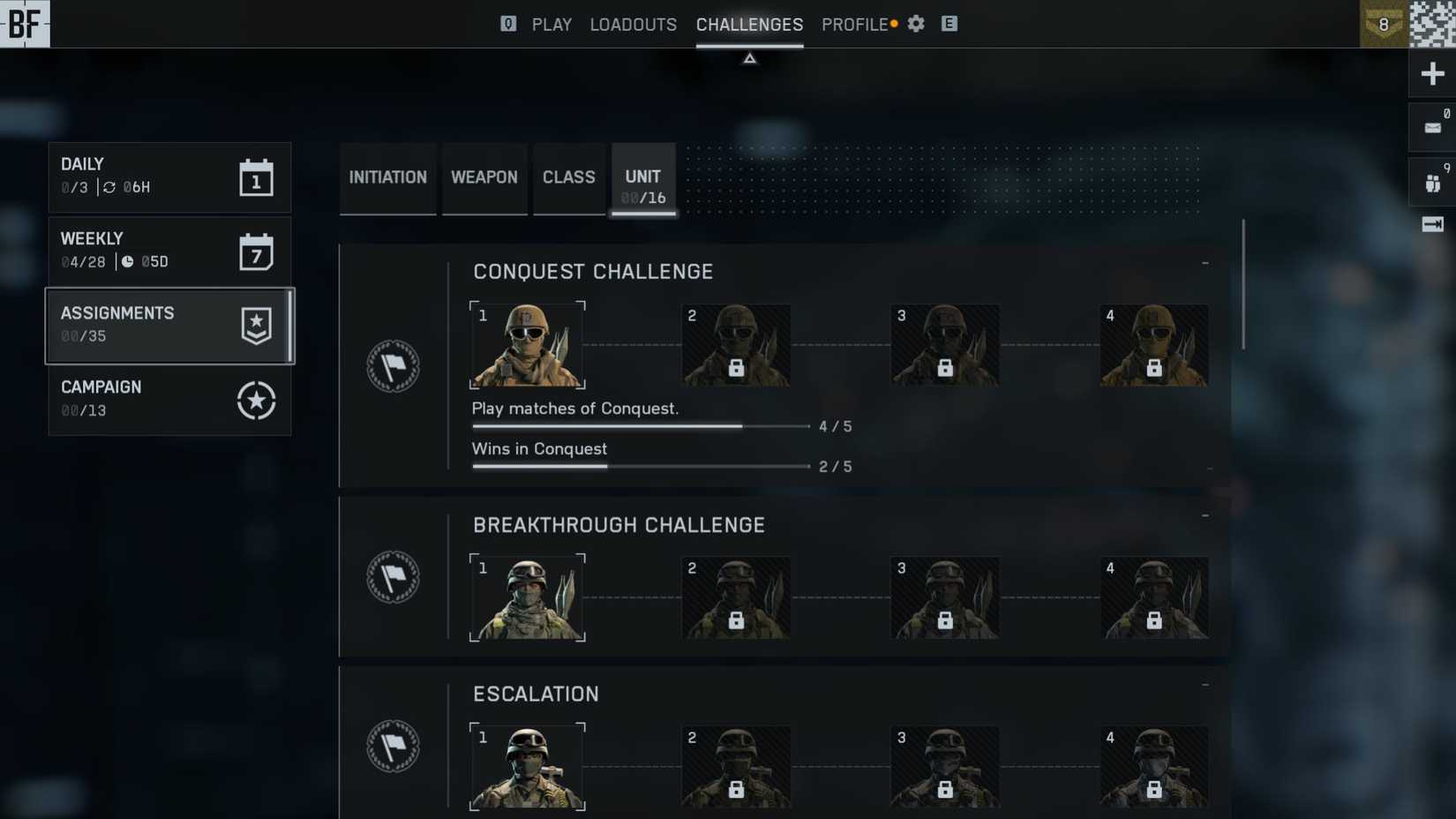Switch to the Weapon challenges tab
Screen dimensions: 1456x819
[484, 177]
